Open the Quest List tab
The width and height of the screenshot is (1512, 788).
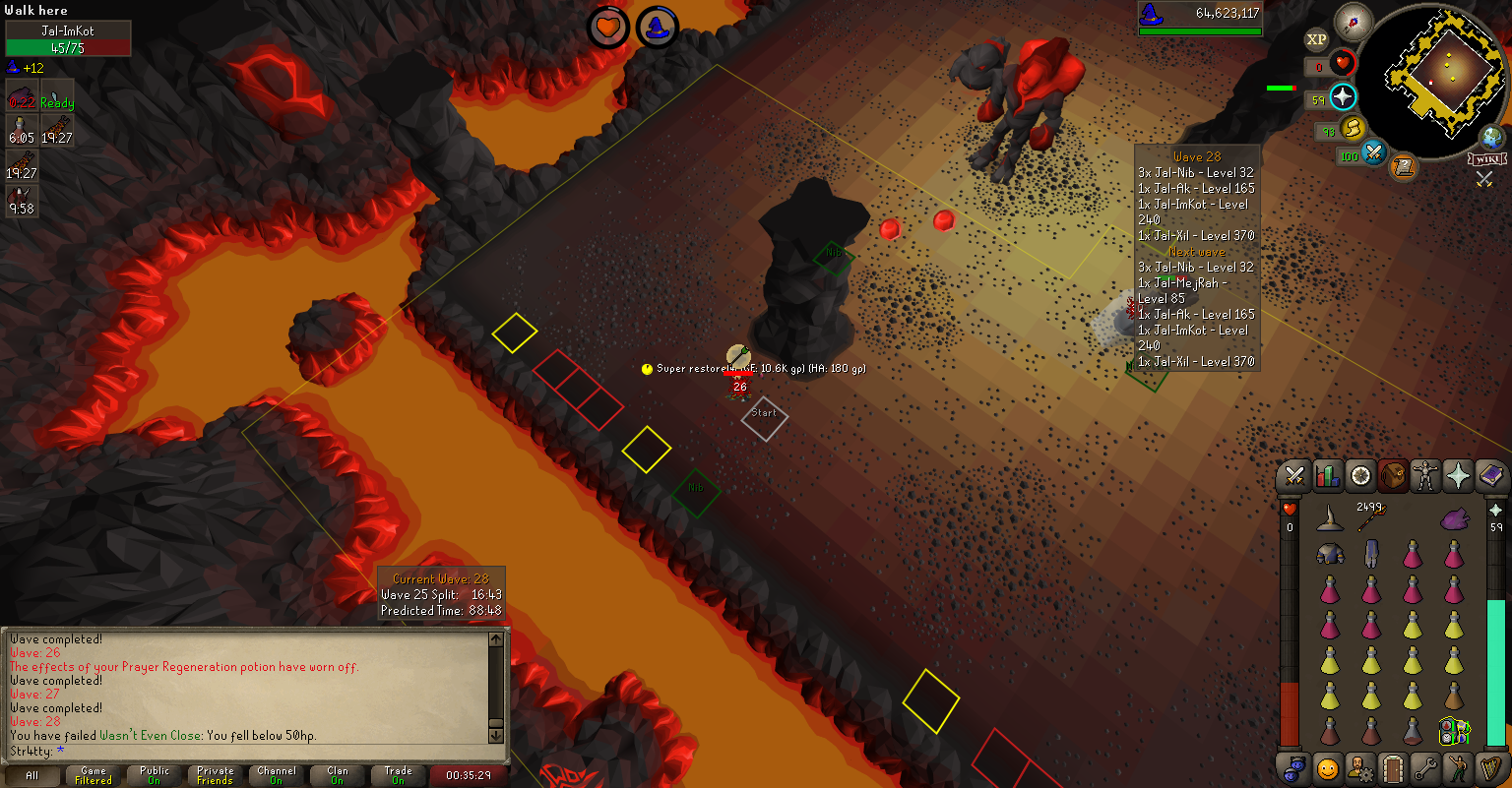(1361, 477)
